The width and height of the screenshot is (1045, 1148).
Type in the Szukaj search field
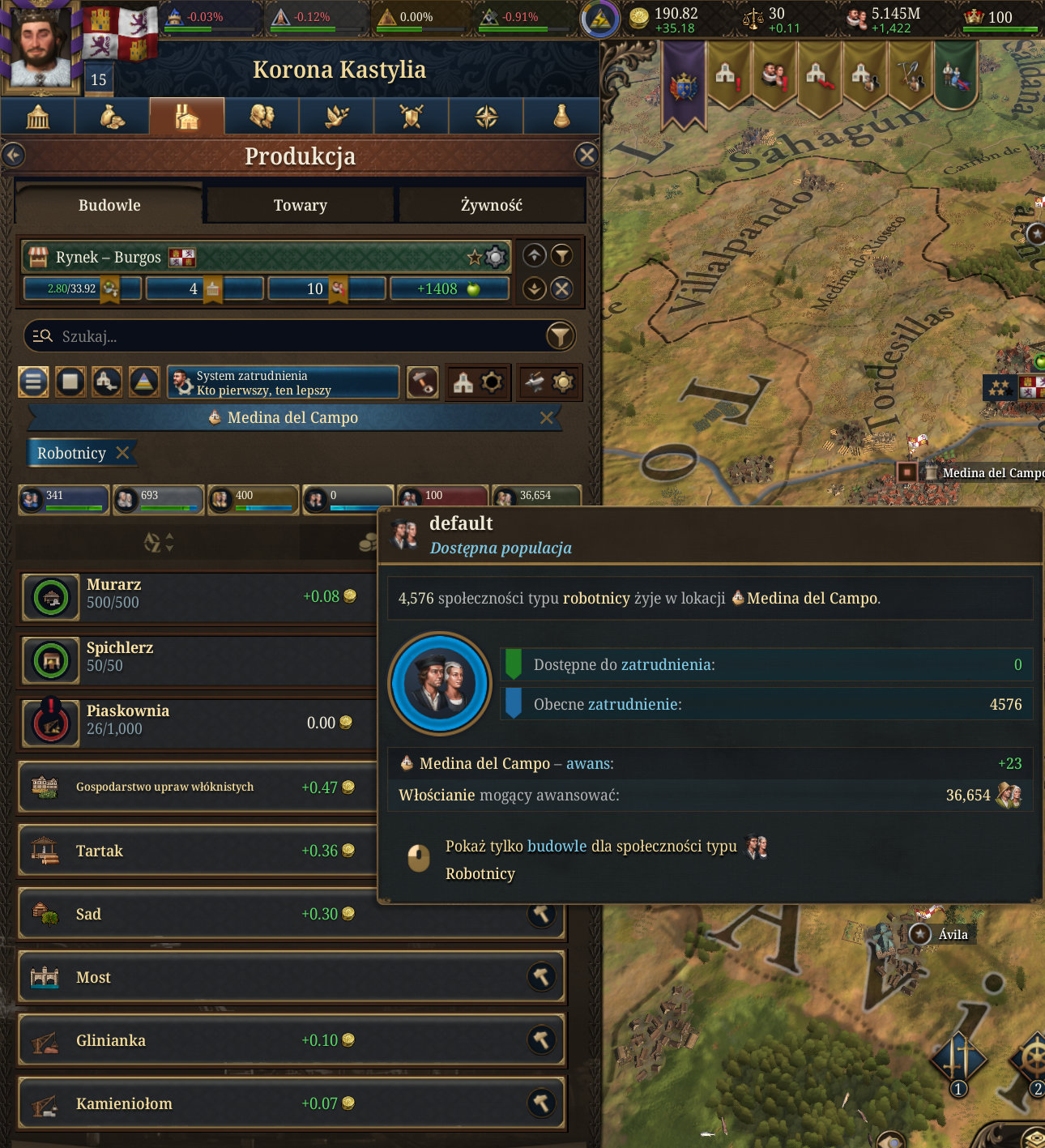292,336
